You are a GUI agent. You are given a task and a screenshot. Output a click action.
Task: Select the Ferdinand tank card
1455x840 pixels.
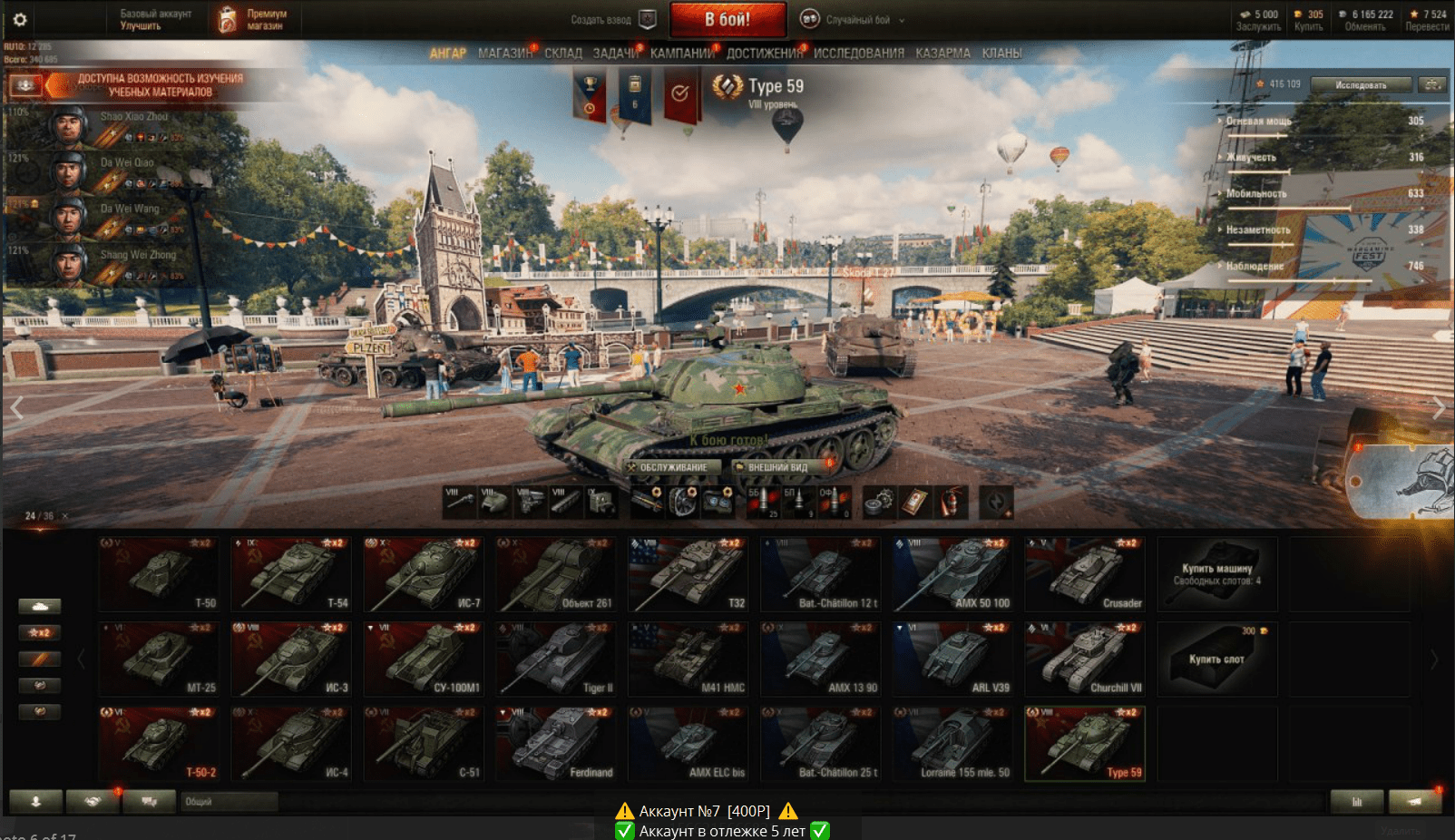(556, 744)
